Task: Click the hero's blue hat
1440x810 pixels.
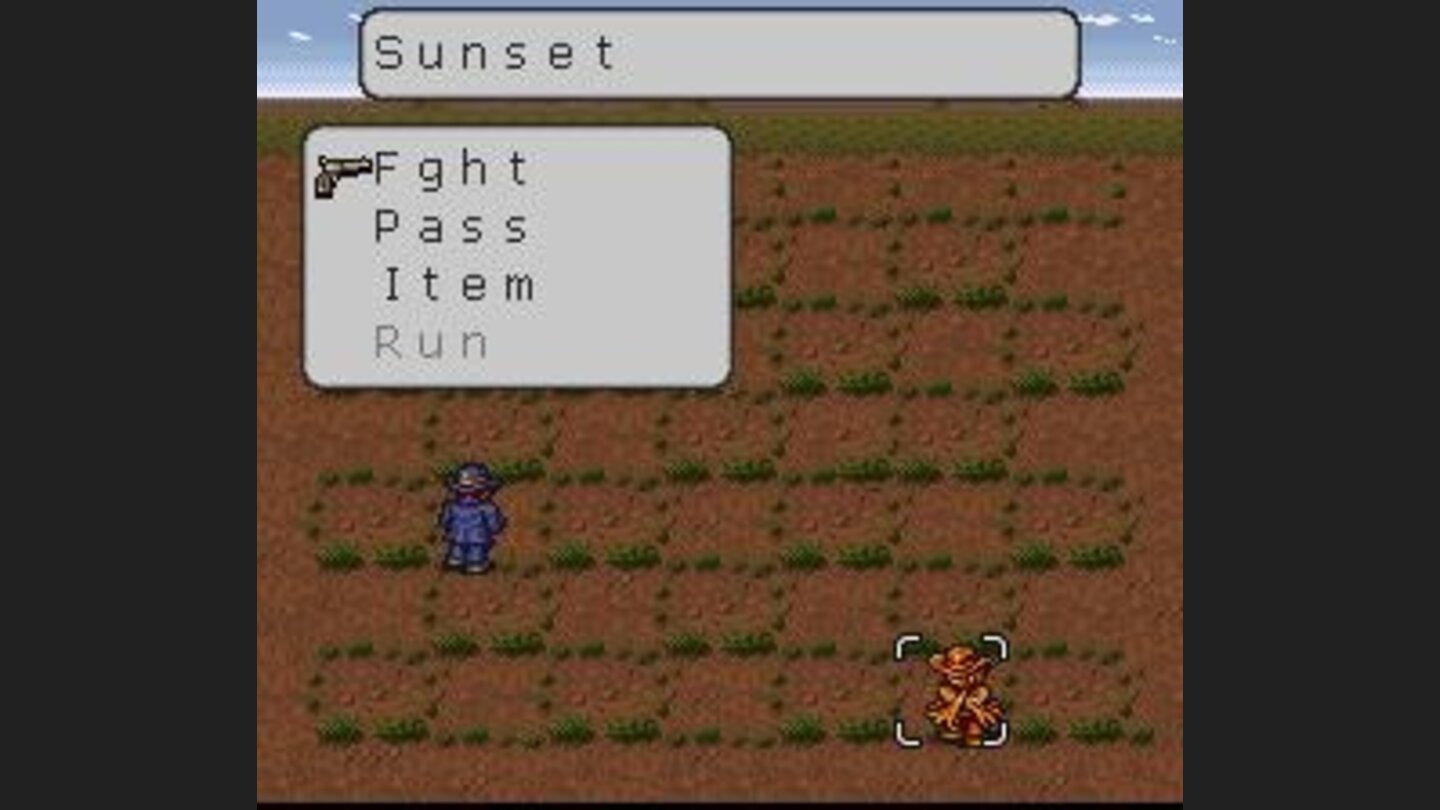Action: click(x=470, y=478)
